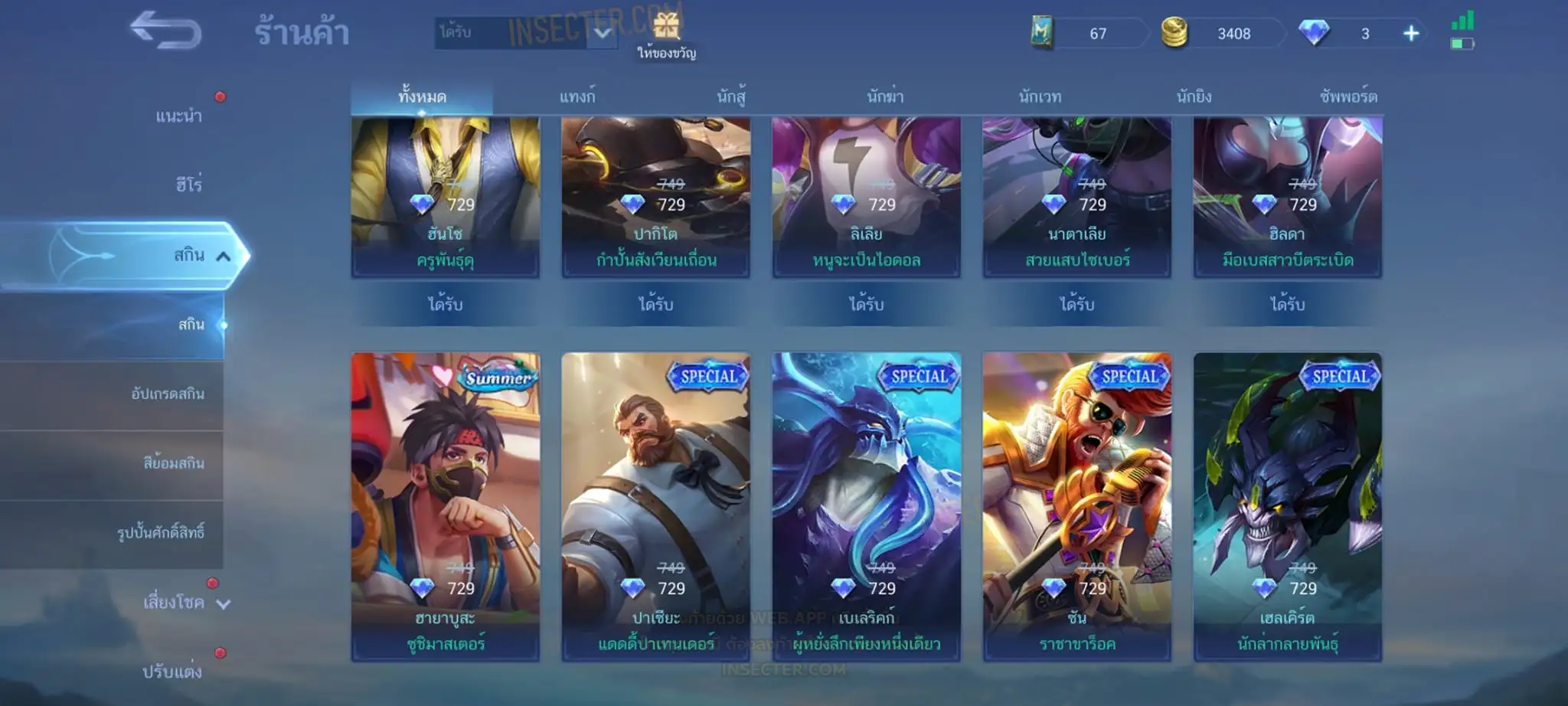View the ซัพพอร์ต skins tab
The image size is (1568, 706).
pyautogui.click(x=1348, y=97)
